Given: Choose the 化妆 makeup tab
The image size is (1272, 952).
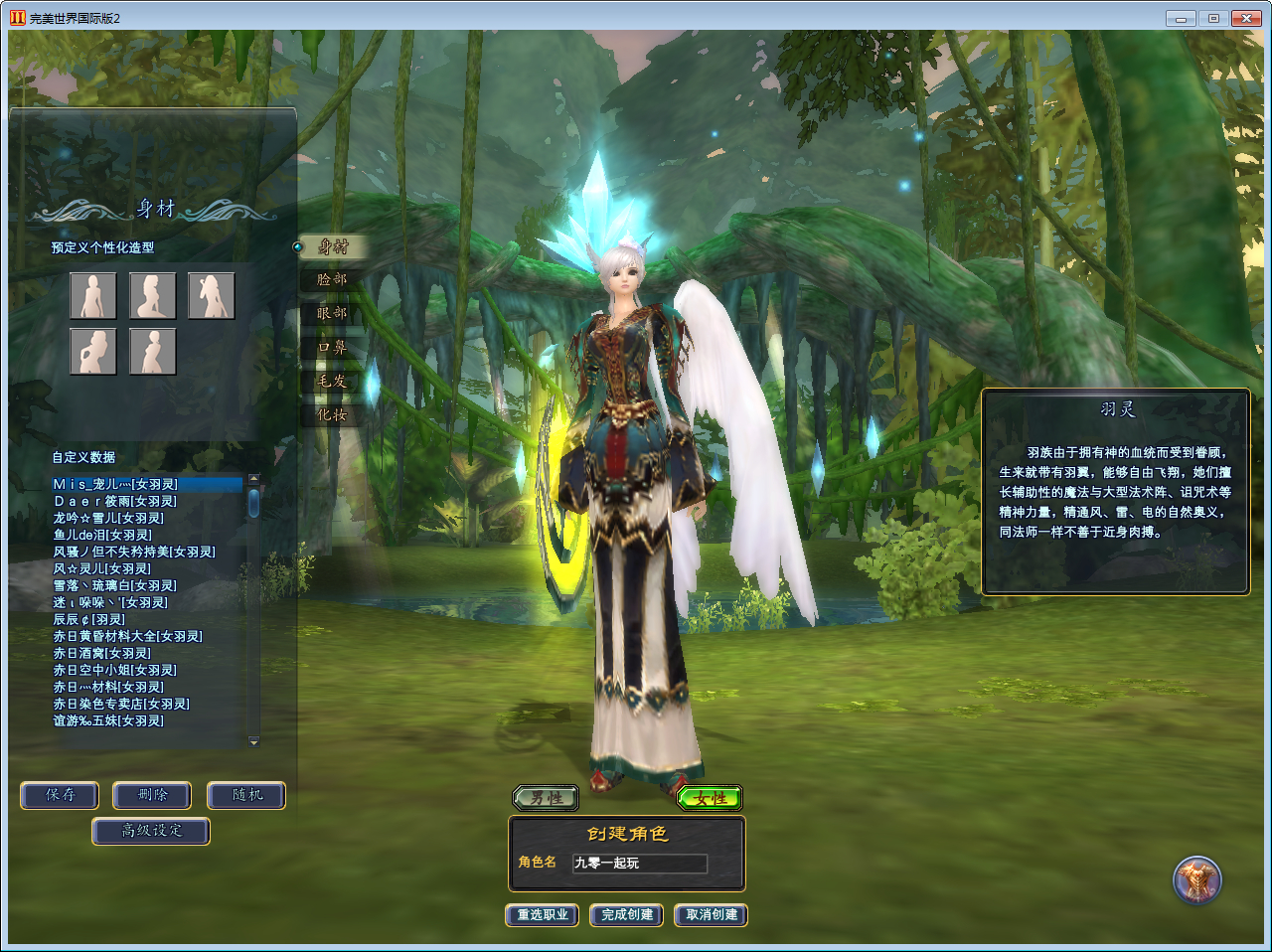Looking at the screenshot, I should [x=332, y=415].
